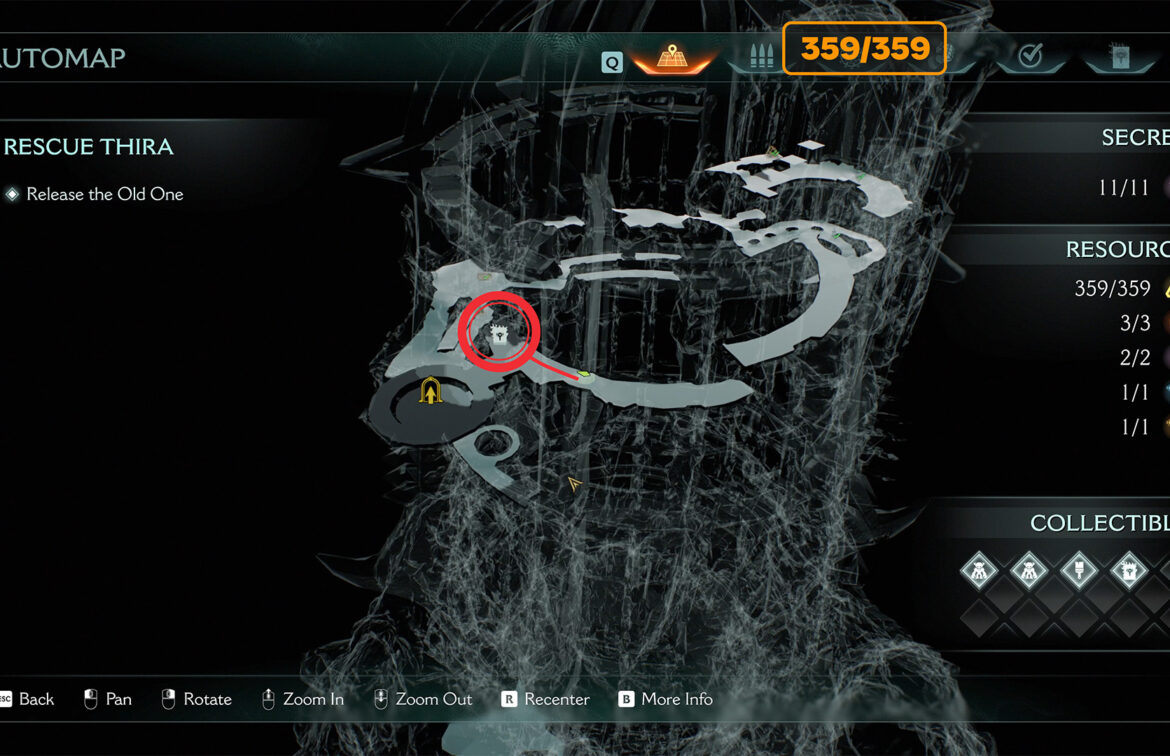1170x756 pixels.
Task: Select the flaming codex collectible icon
Action: coord(1129,571)
